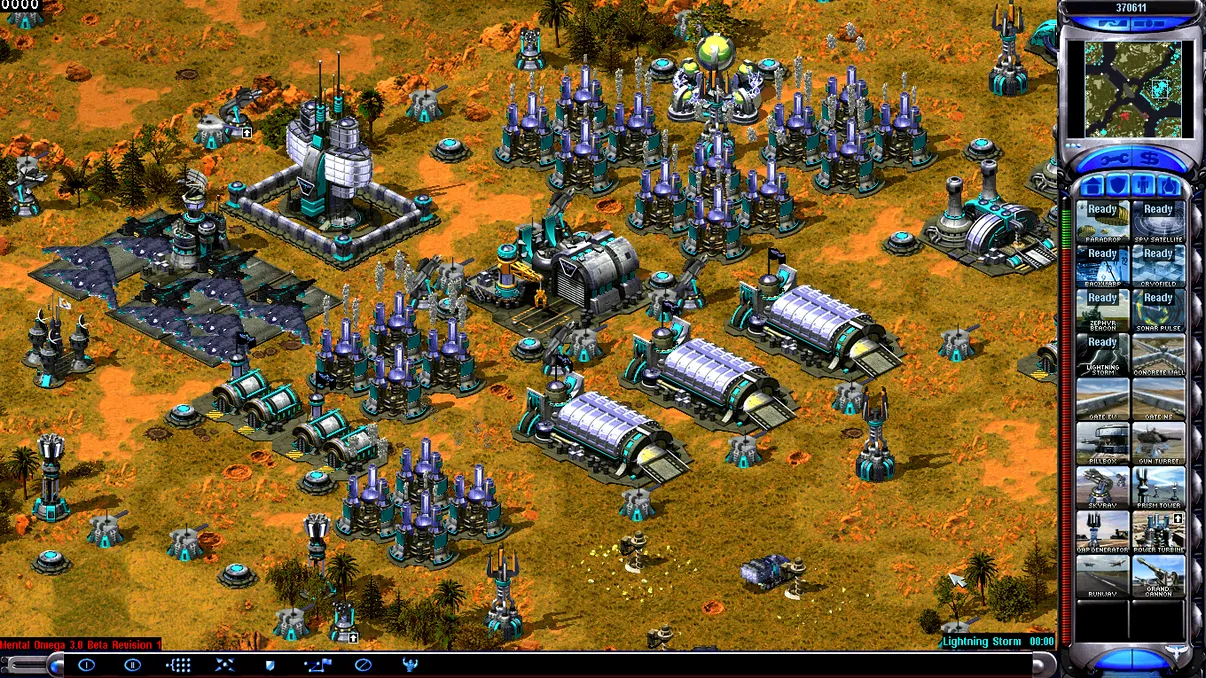This screenshot has height=678, width=1206.
Task: Switch to the infantry build tab
Action: (1143, 186)
